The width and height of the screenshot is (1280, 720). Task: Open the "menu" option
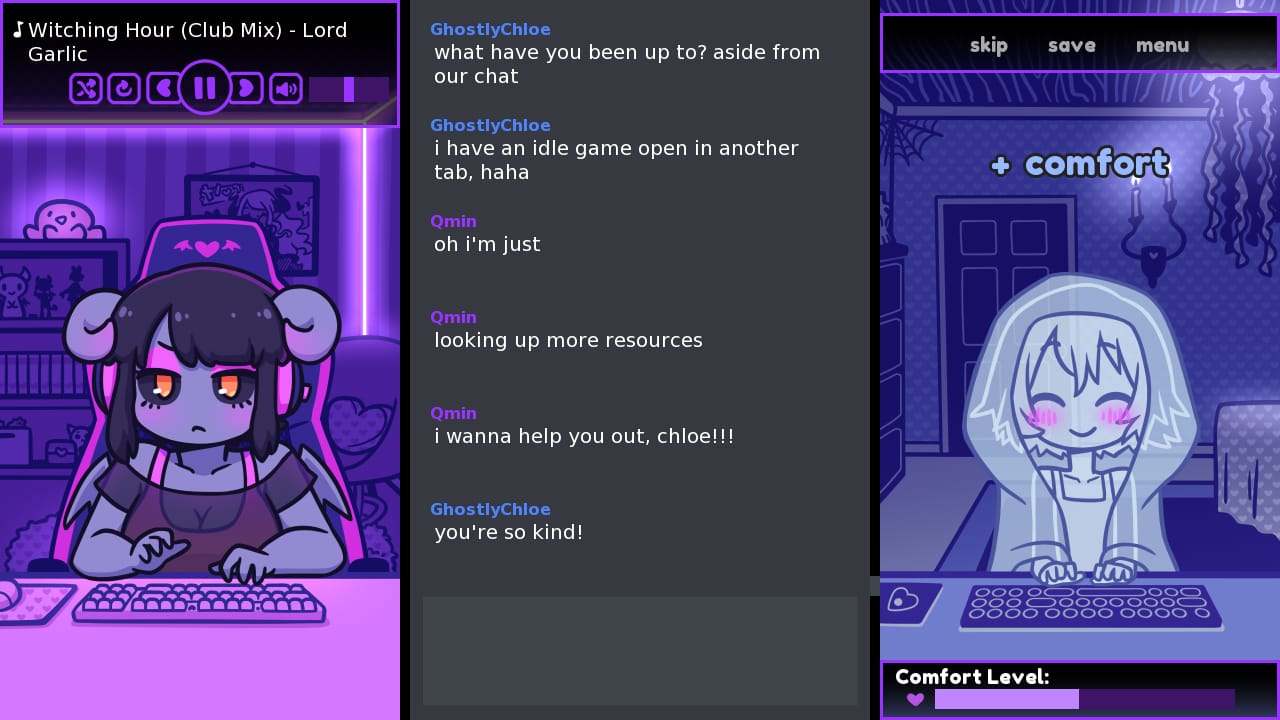1162,45
